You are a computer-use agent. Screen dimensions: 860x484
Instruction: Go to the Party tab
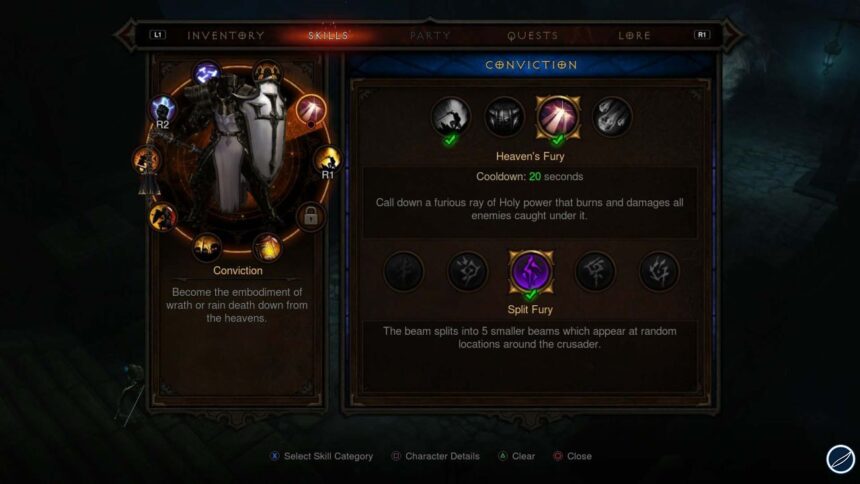click(x=430, y=35)
